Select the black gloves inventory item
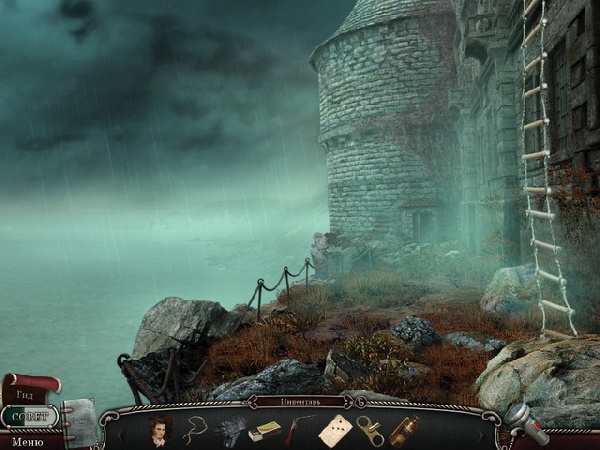The height and width of the screenshot is (450, 600). click(x=230, y=430)
